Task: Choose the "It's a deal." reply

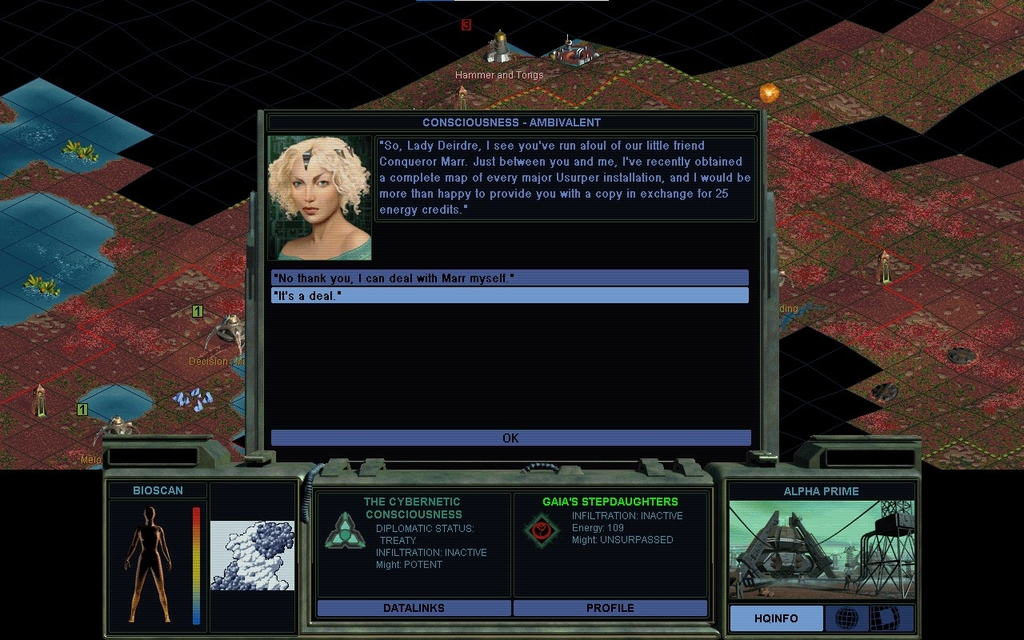Action: pos(510,295)
